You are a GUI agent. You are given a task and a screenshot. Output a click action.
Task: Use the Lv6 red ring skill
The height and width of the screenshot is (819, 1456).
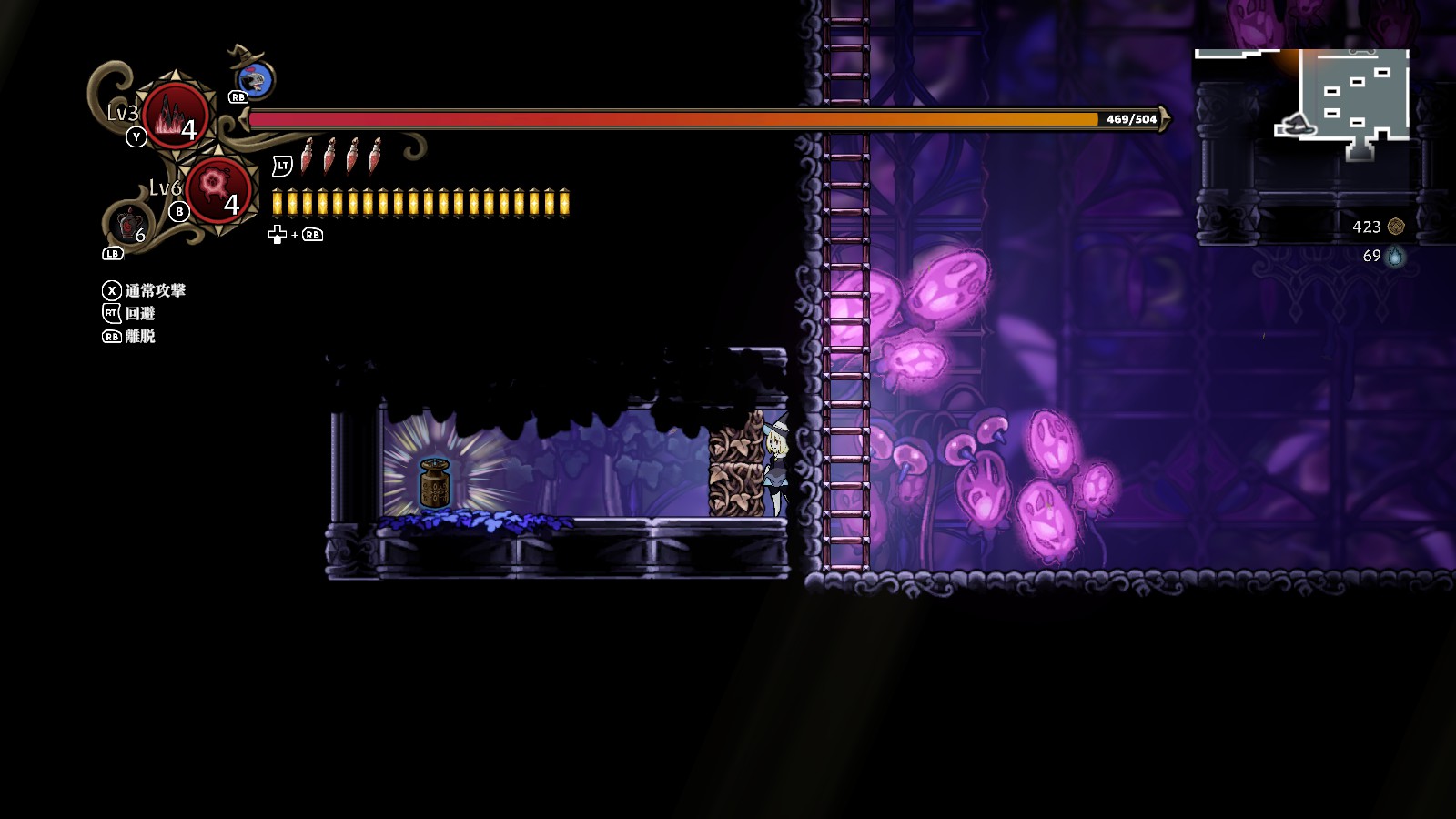(217, 189)
